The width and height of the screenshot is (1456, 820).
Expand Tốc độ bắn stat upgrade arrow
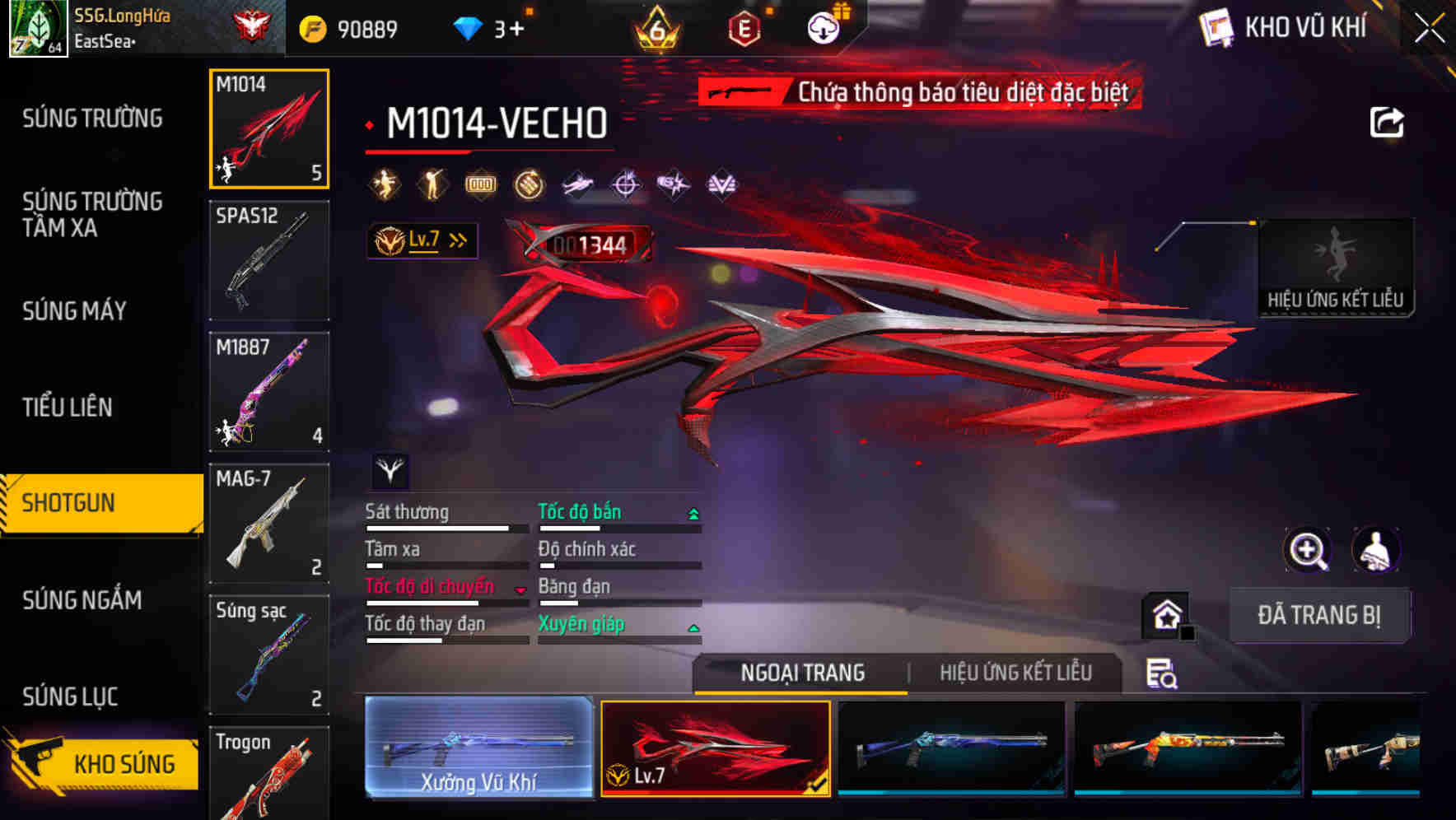click(693, 512)
